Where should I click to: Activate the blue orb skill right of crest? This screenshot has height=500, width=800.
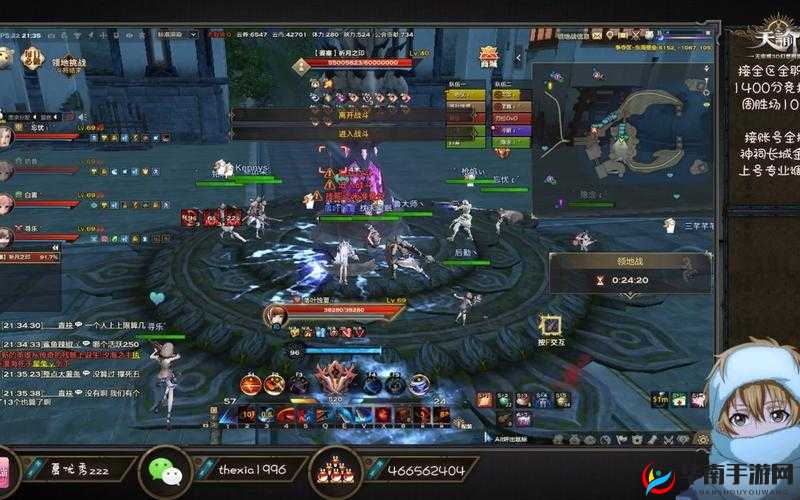372,383
